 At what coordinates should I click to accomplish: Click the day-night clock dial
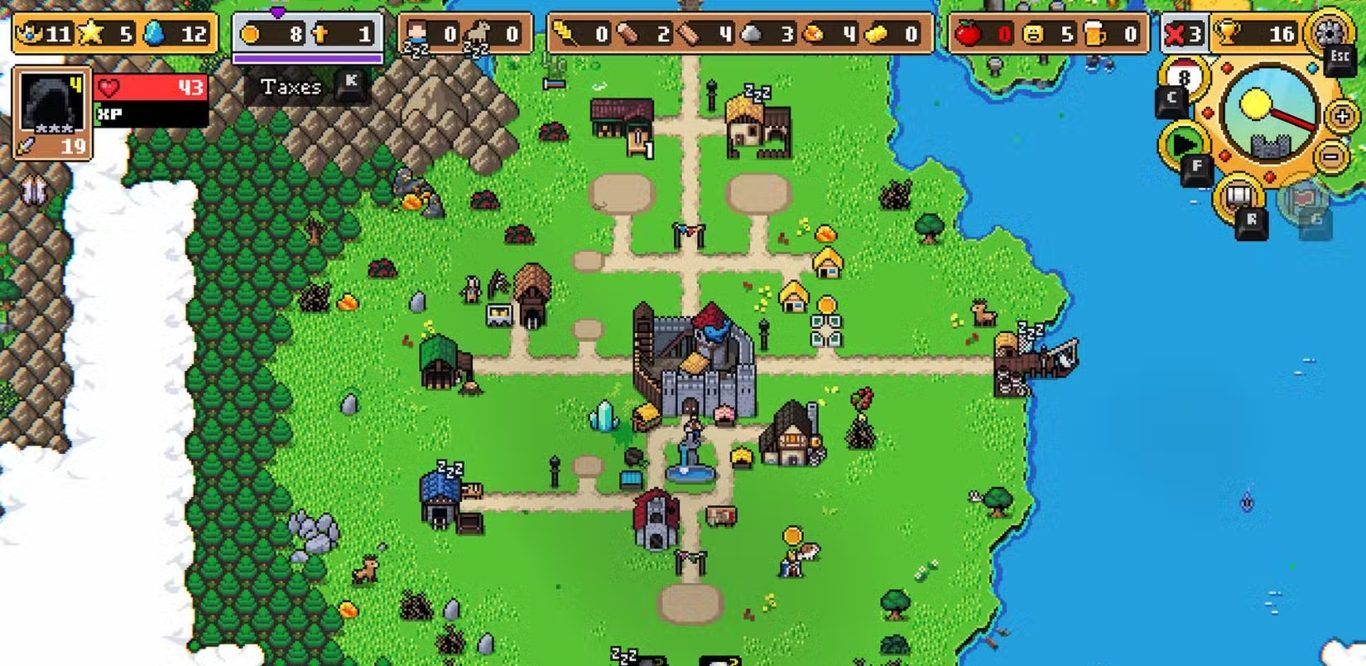point(1270,112)
